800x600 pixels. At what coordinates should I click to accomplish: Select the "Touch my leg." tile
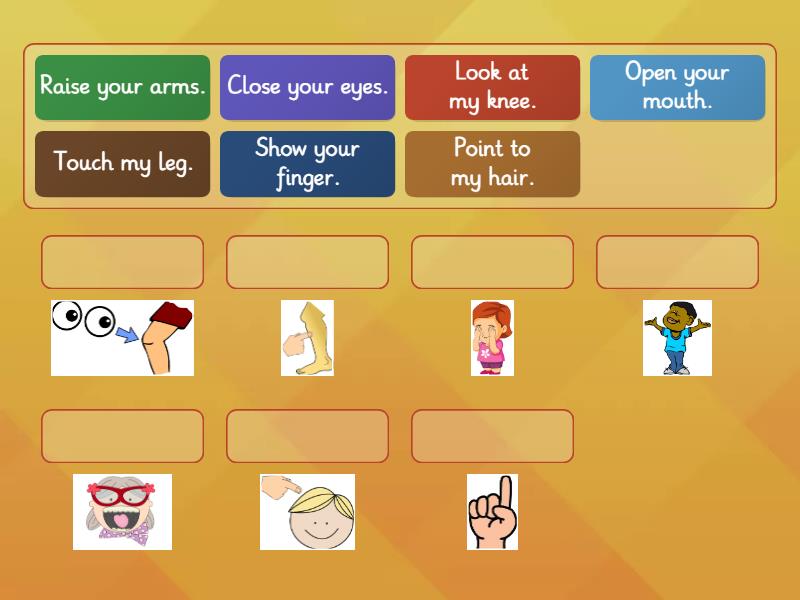pyautogui.click(x=122, y=163)
